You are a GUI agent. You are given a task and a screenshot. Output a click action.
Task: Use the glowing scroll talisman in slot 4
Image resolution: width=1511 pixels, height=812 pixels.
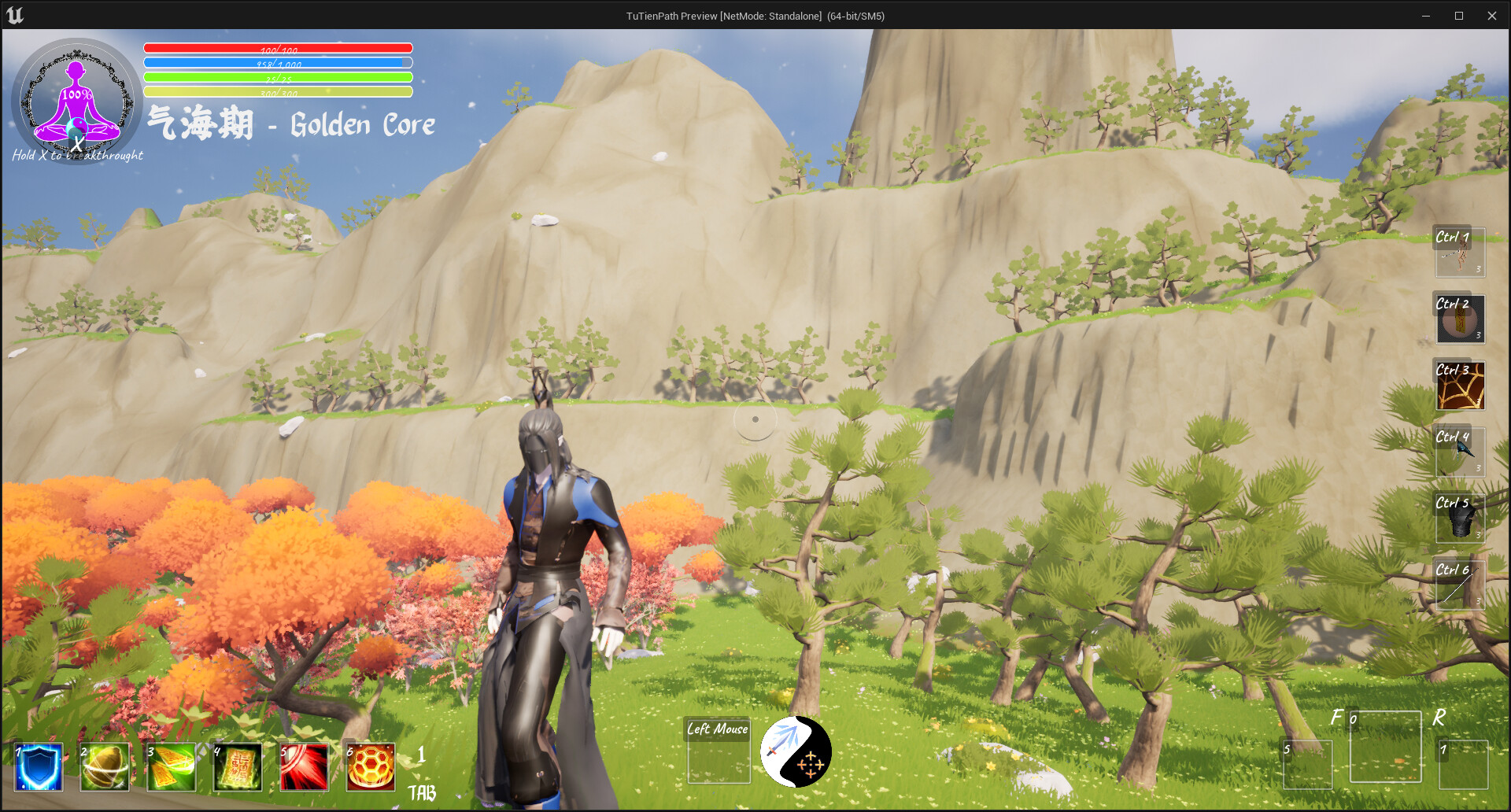point(237,766)
